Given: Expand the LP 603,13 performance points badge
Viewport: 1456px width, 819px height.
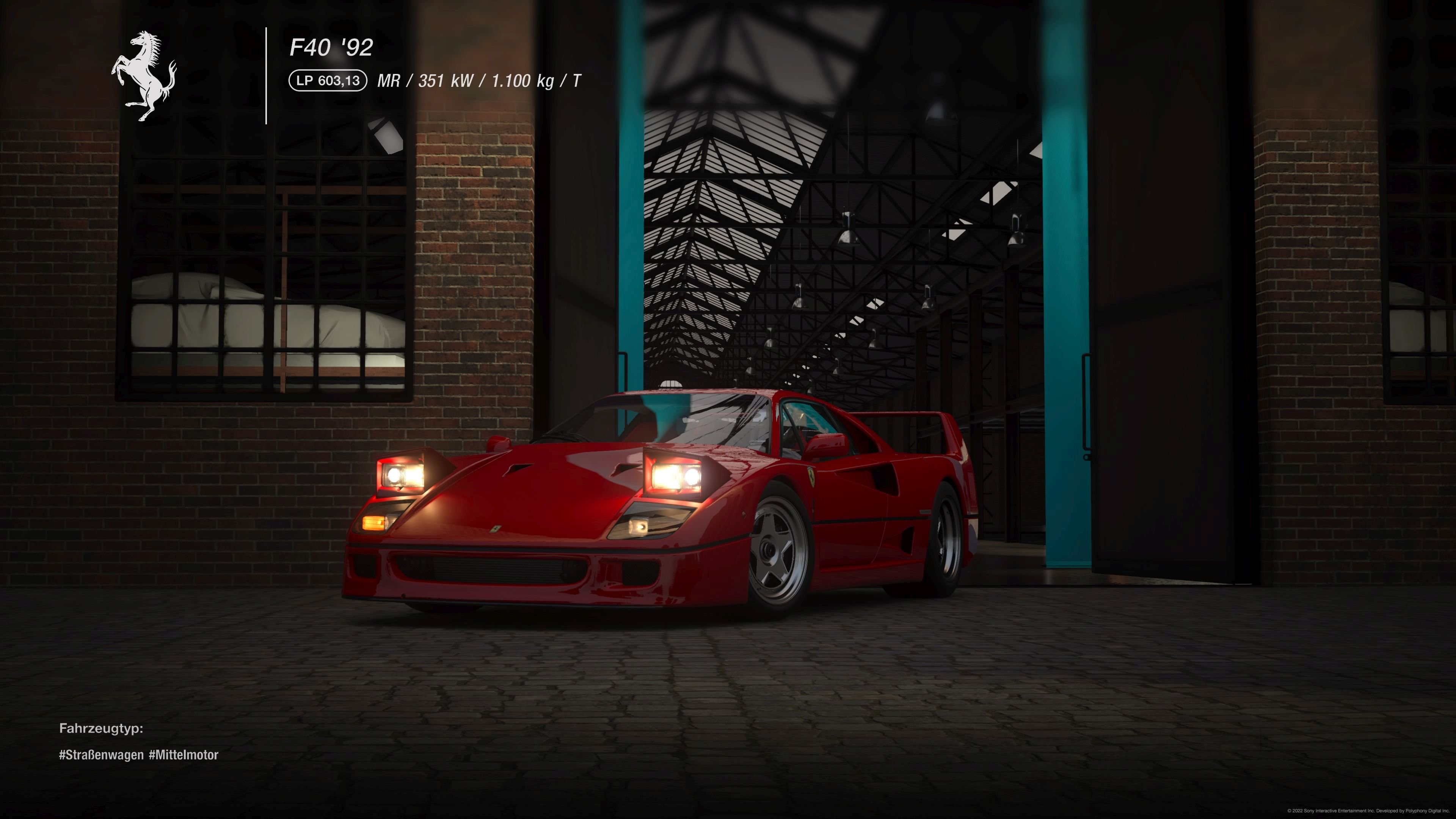Looking at the screenshot, I should pos(326,80).
